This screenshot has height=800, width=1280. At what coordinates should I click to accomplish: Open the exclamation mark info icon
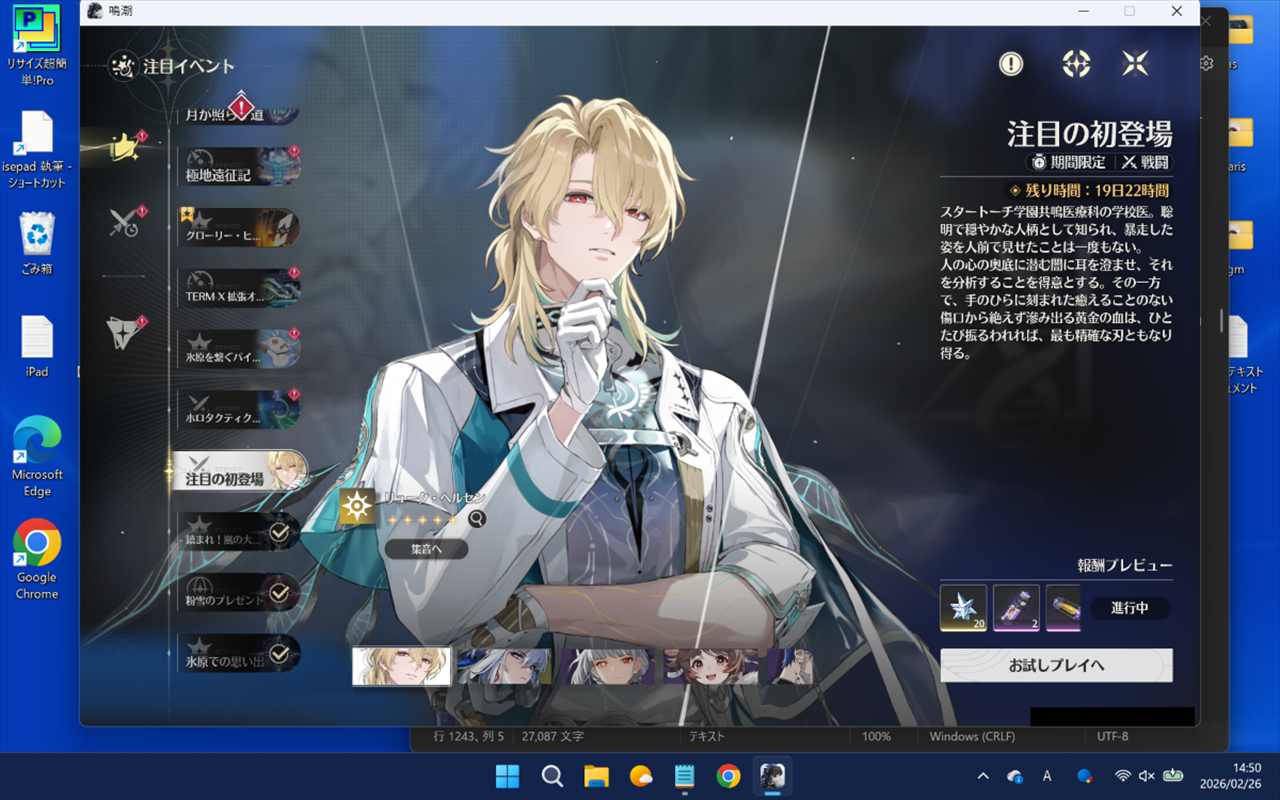[1011, 64]
